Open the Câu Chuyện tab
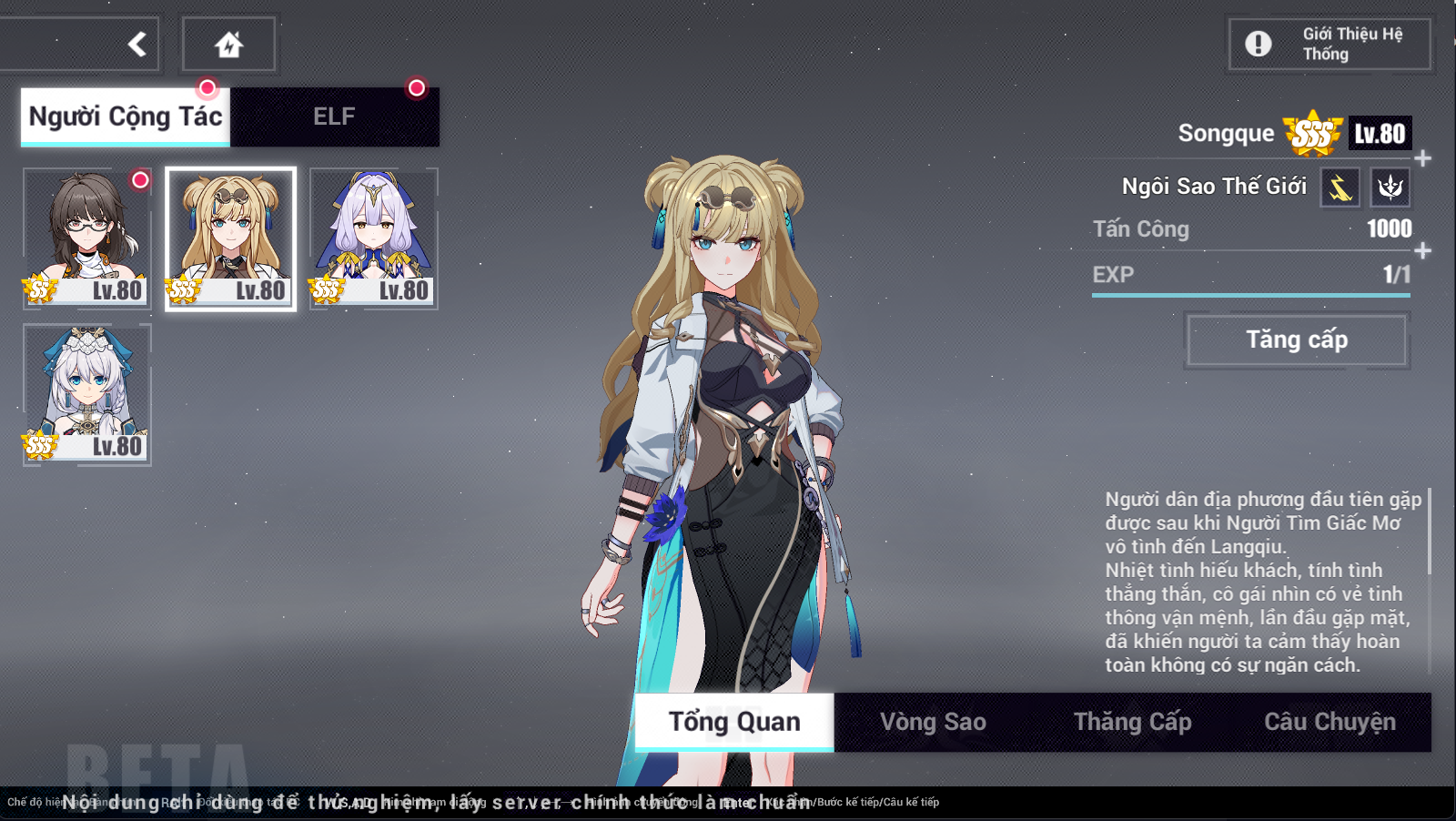The image size is (1456, 821). (1330, 720)
